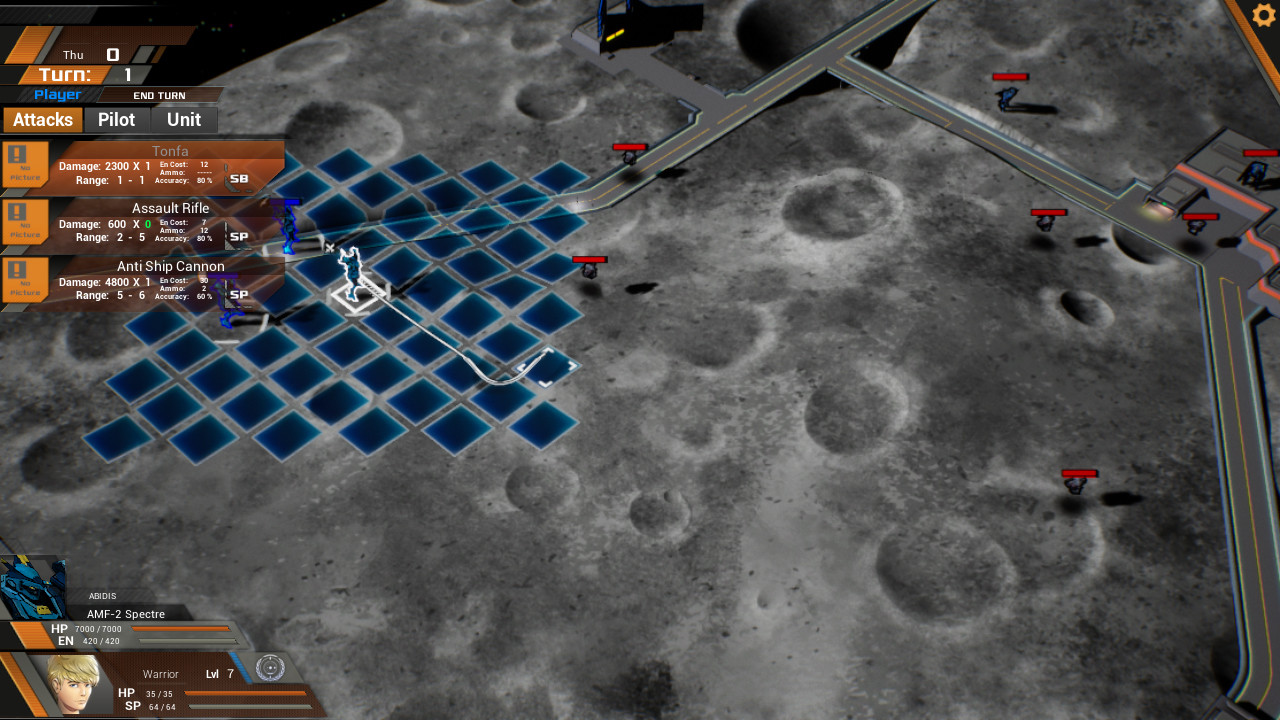Switch to the Unit tab
Screen dimensions: 1280x720
(184, 119)
